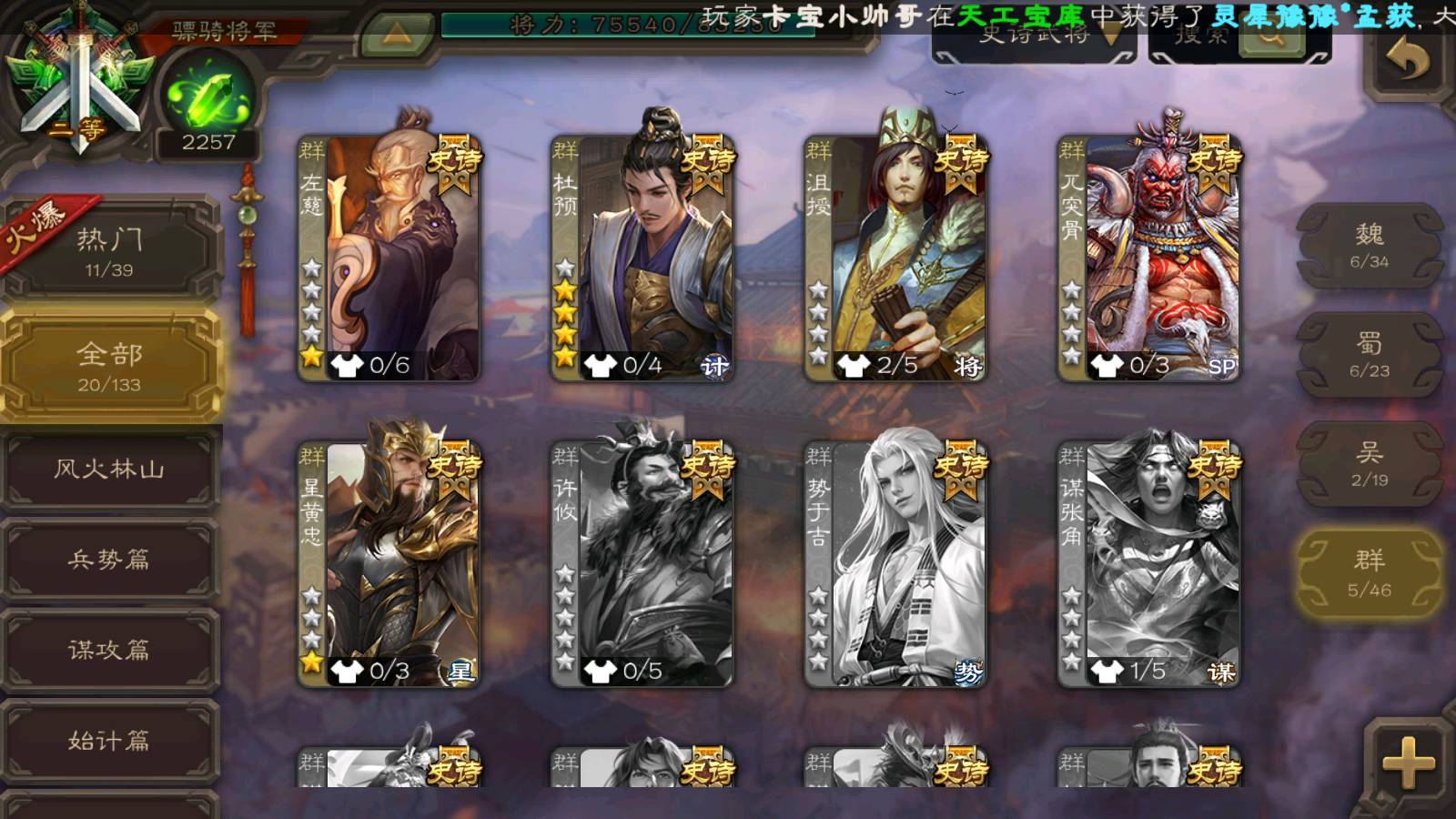Select the 左慈 hero card

click(389, 255)
